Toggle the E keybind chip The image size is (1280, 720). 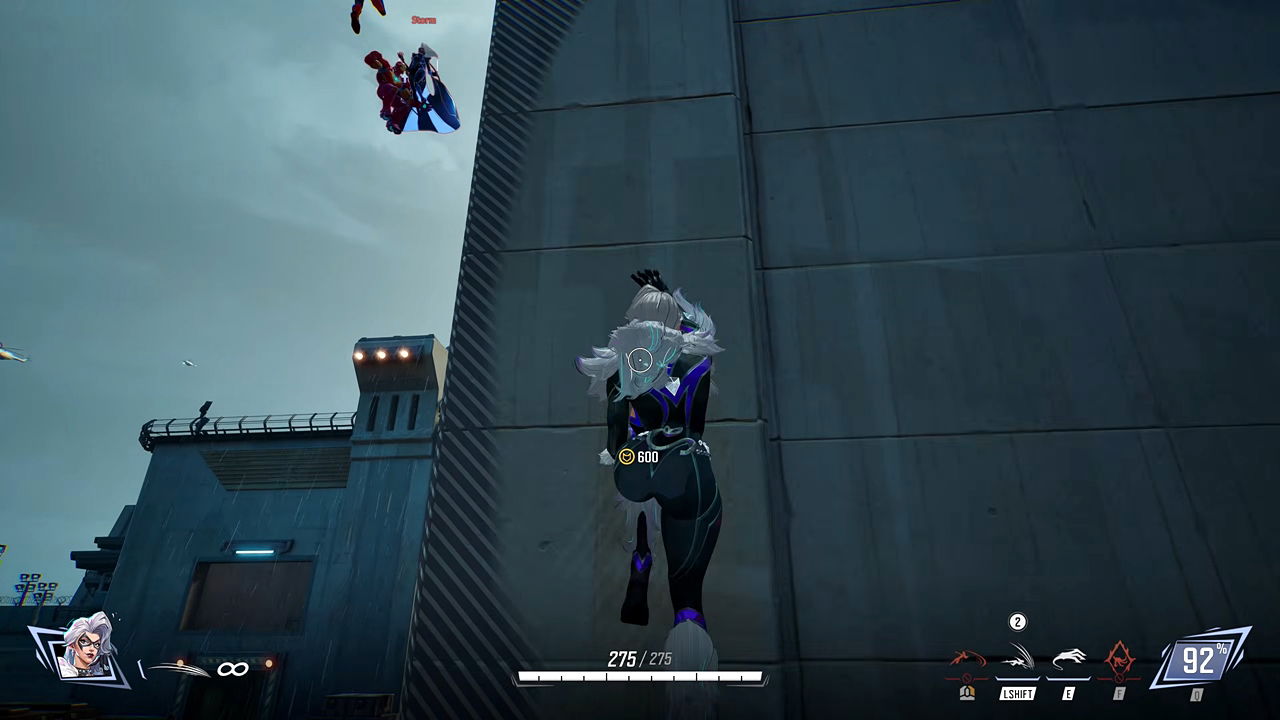1069,691
